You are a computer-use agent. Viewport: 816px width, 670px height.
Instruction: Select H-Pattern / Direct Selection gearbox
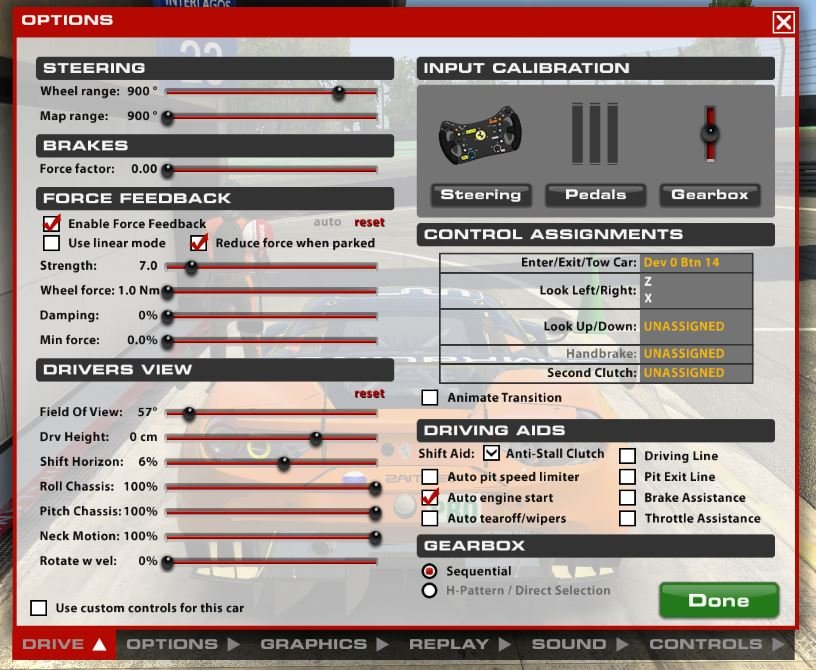[430, 590]
